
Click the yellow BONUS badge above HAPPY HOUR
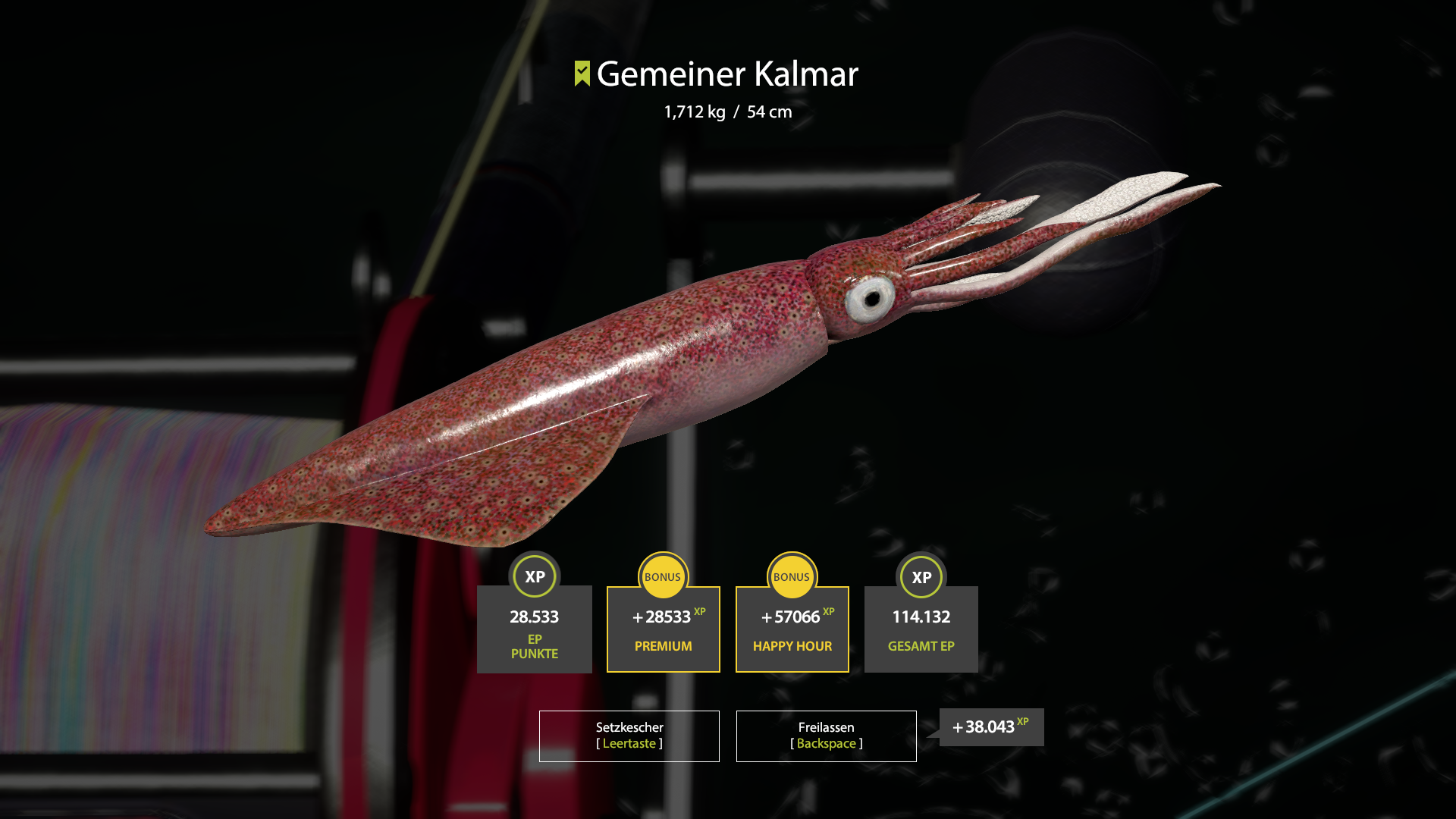[792, 576]
